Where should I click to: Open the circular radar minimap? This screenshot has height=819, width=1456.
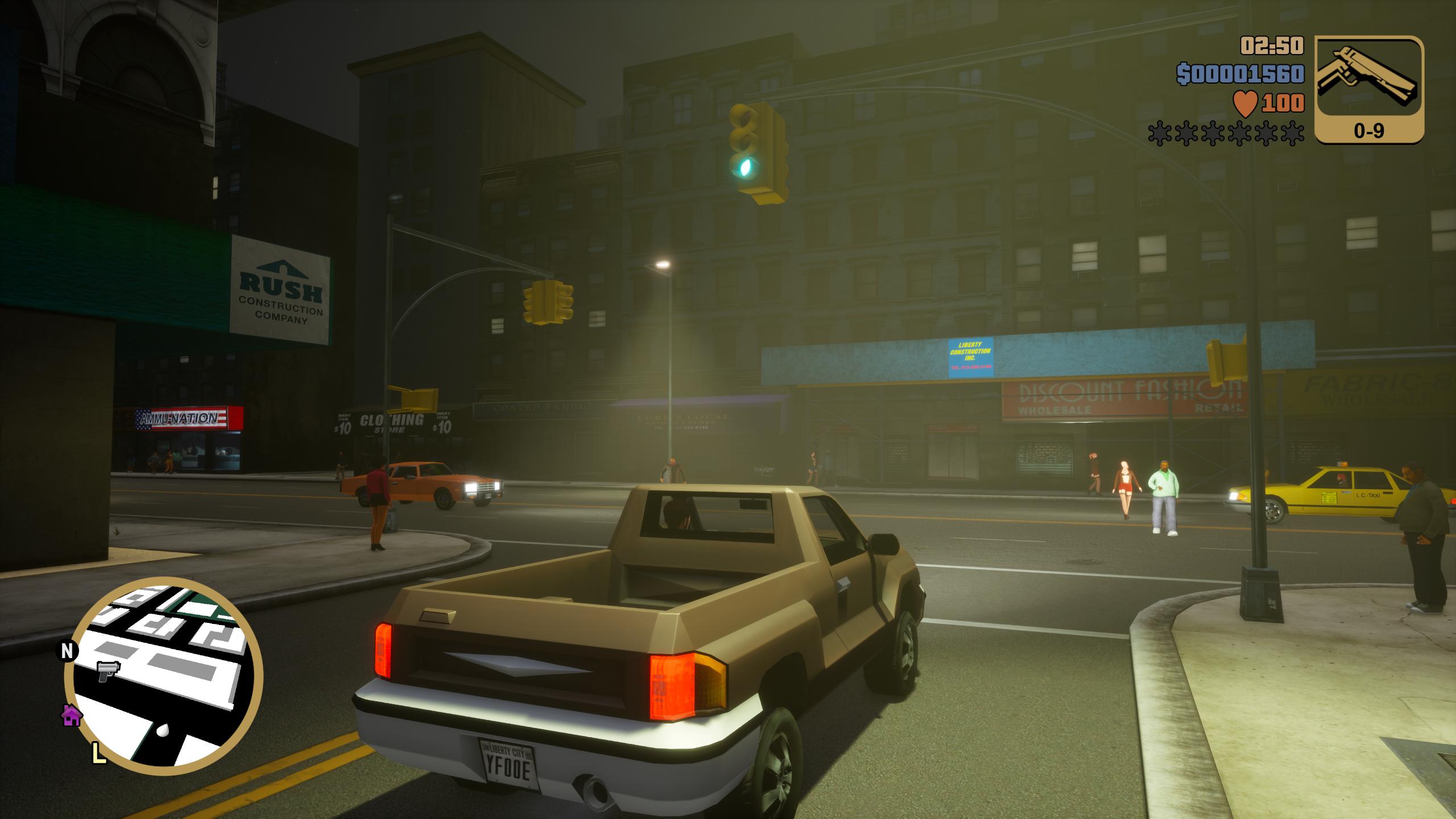click(164, 676)
